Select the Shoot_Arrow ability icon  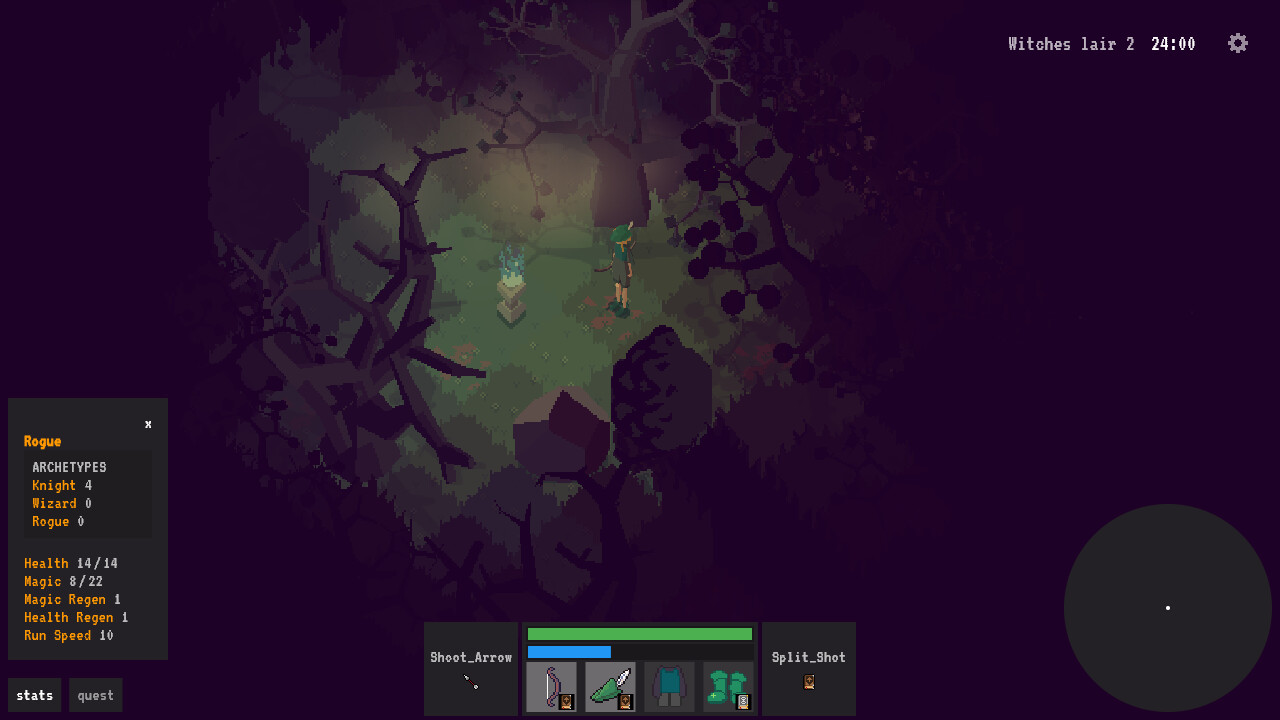pyautogui.click(x=470, y=657)
